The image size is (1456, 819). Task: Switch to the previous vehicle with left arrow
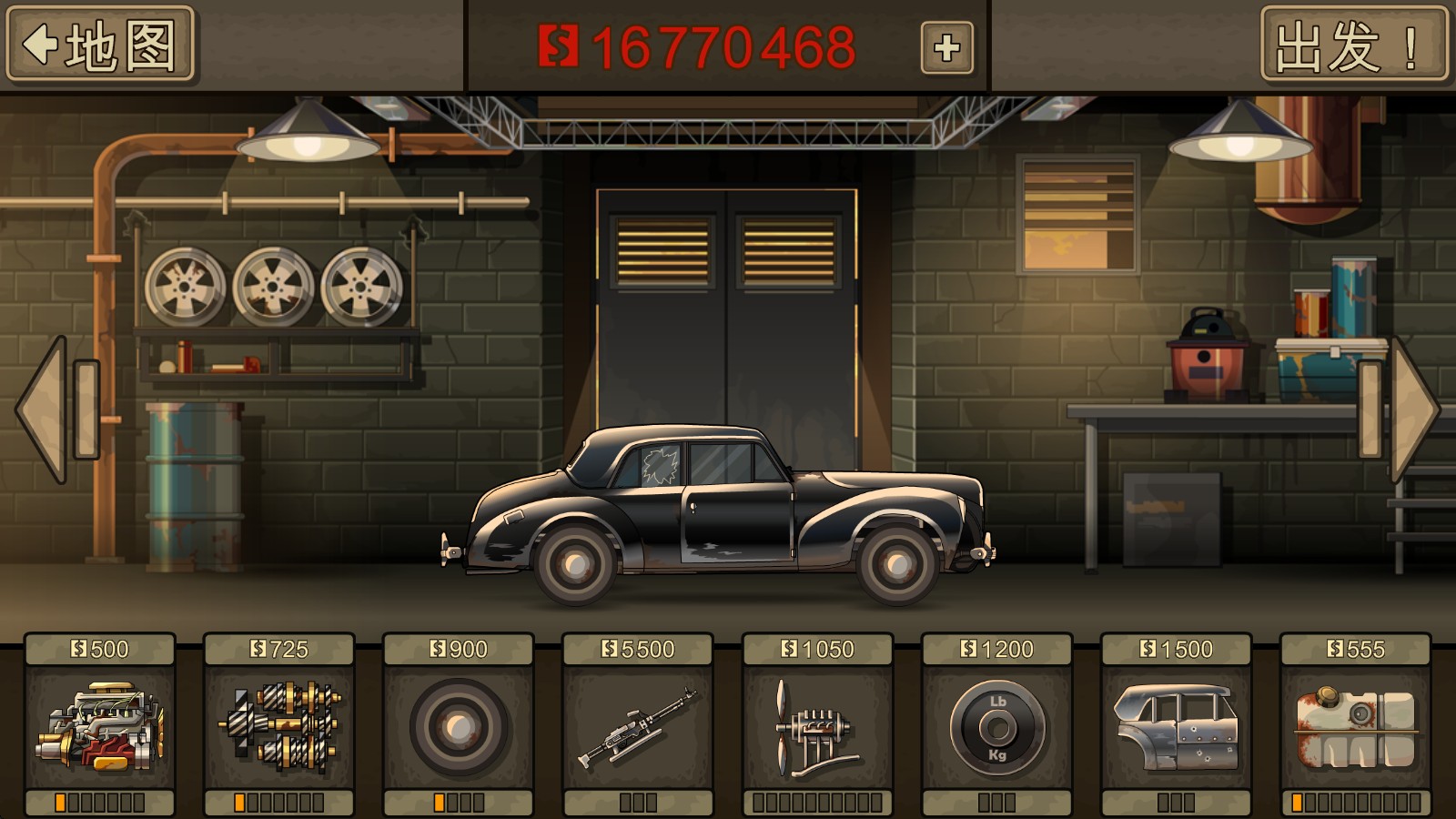point(50,409)
